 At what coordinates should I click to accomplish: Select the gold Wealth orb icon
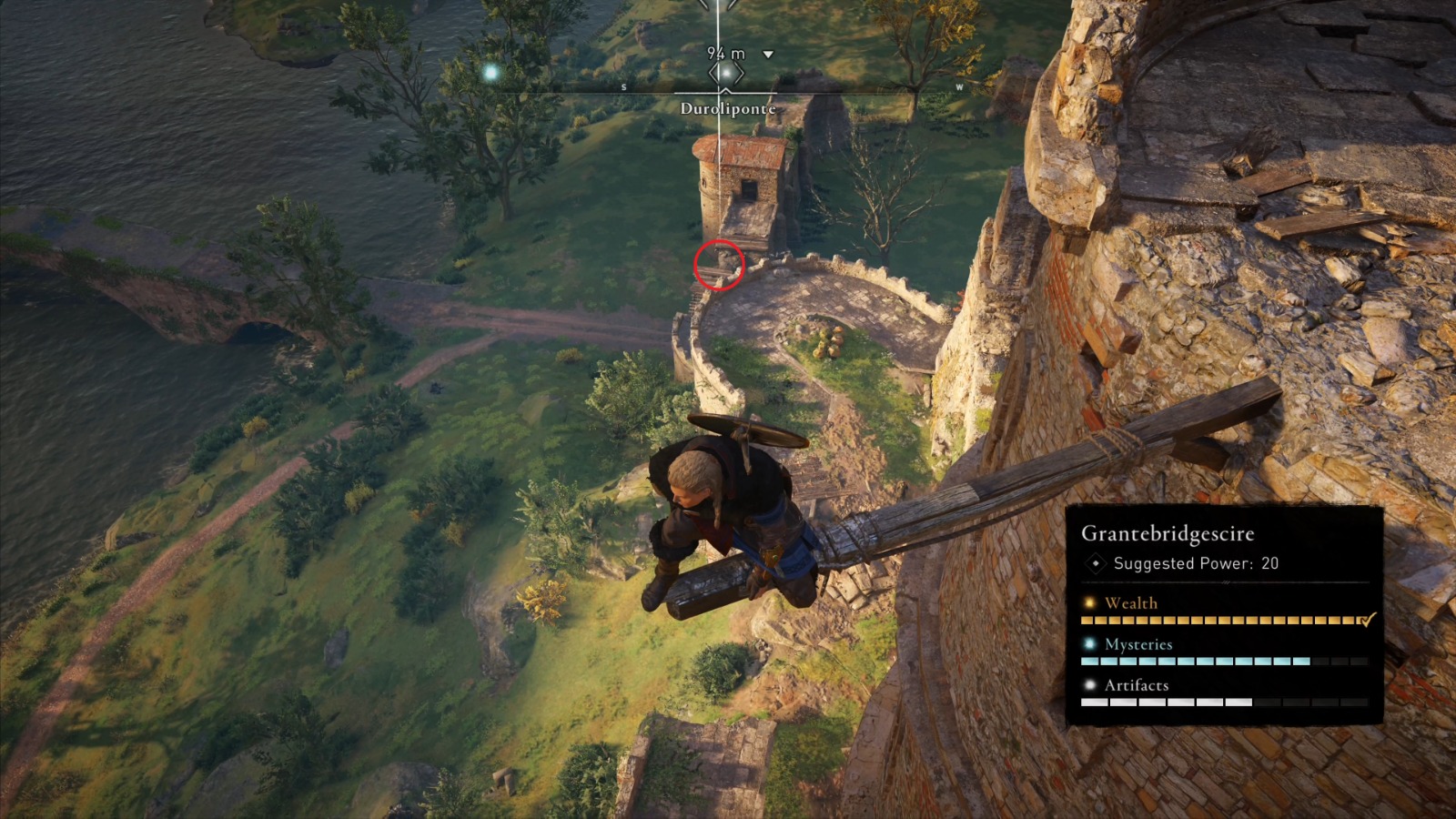pos(1087,602)
